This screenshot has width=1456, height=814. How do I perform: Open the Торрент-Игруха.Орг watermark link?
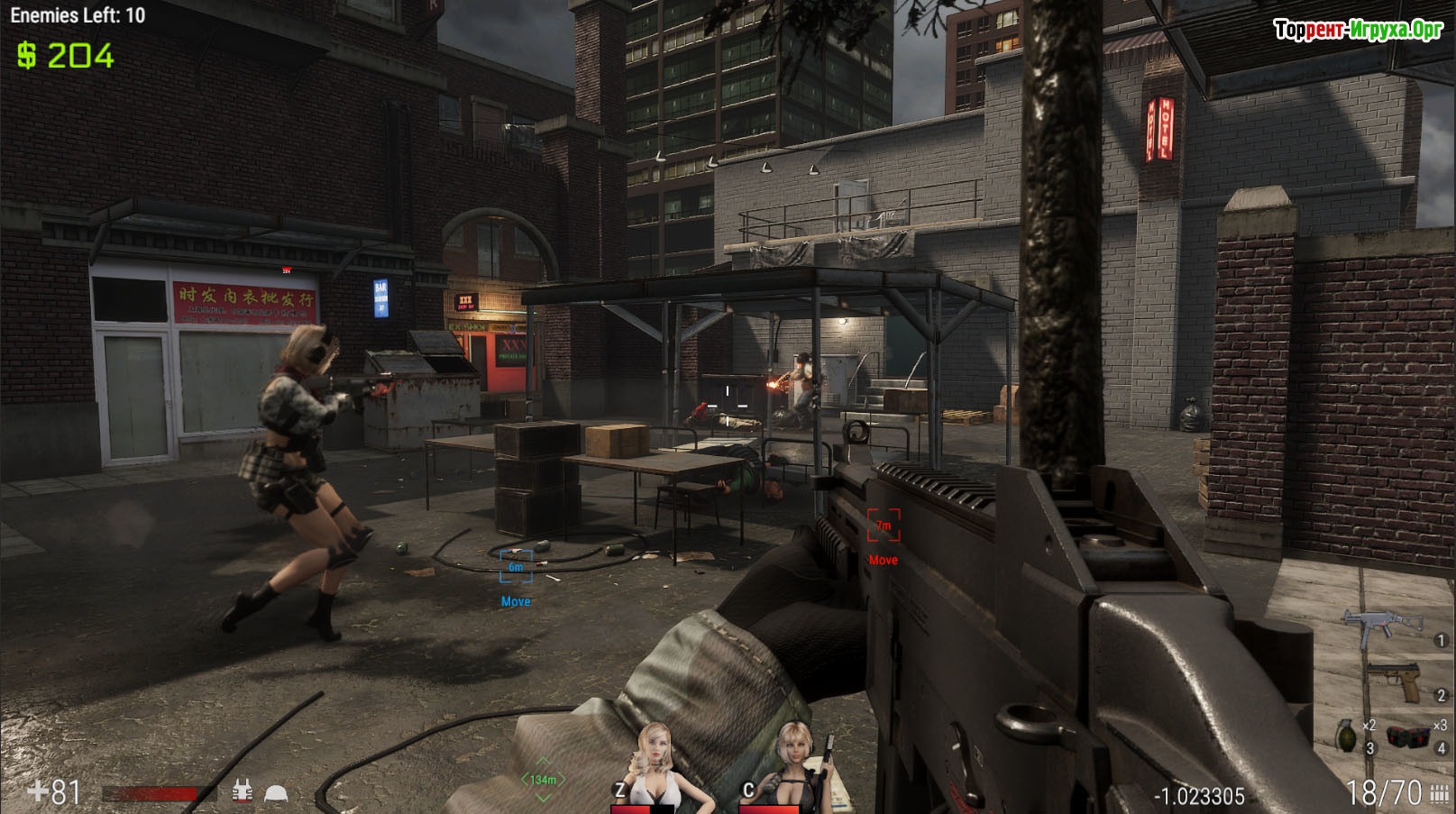[1358, 31]
